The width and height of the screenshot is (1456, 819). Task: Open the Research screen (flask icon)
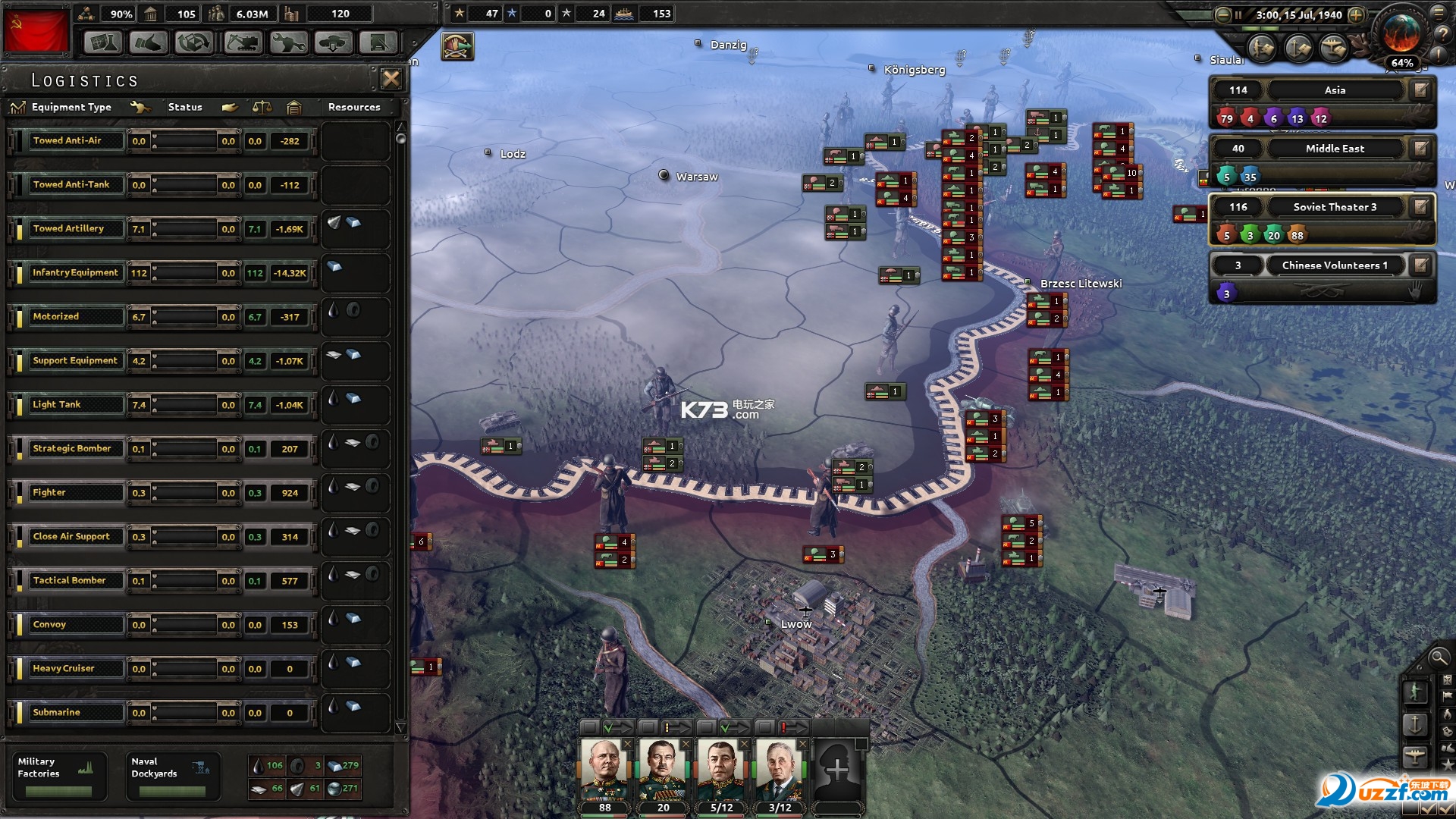pos(102,42)
